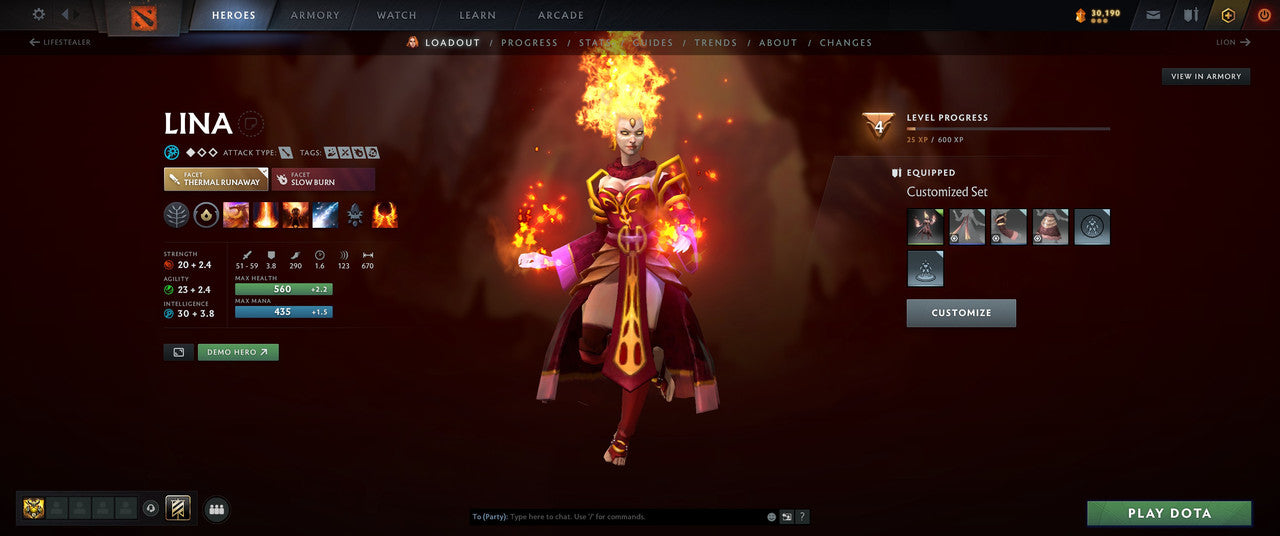
Task: Click the red power quit button
Action: (x=1262, y=16)
